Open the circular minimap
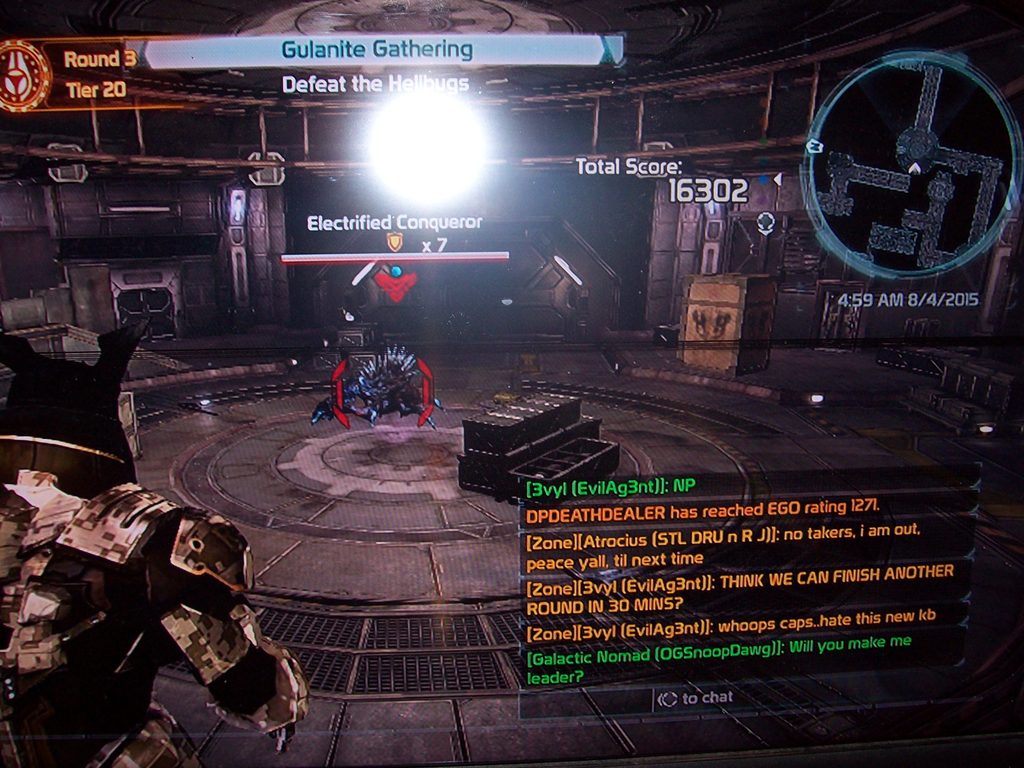The image size is (1024, 768). point(910,166)
